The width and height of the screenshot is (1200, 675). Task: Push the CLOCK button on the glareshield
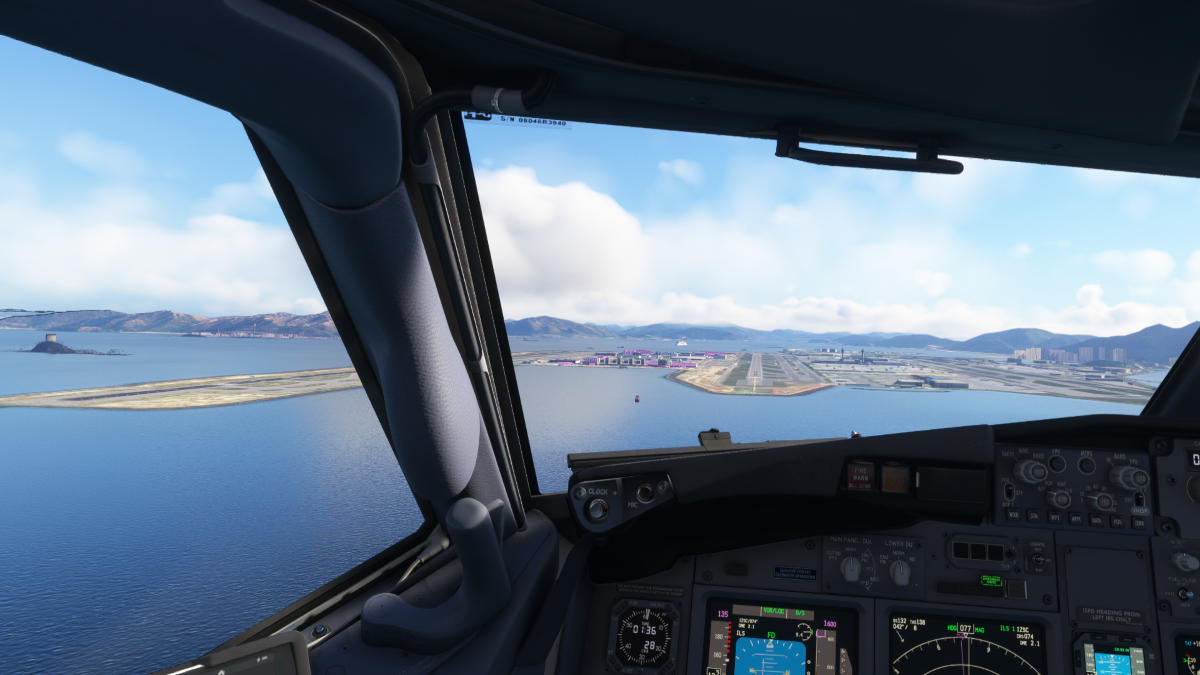pyautogui.click(x=597, y=509)
